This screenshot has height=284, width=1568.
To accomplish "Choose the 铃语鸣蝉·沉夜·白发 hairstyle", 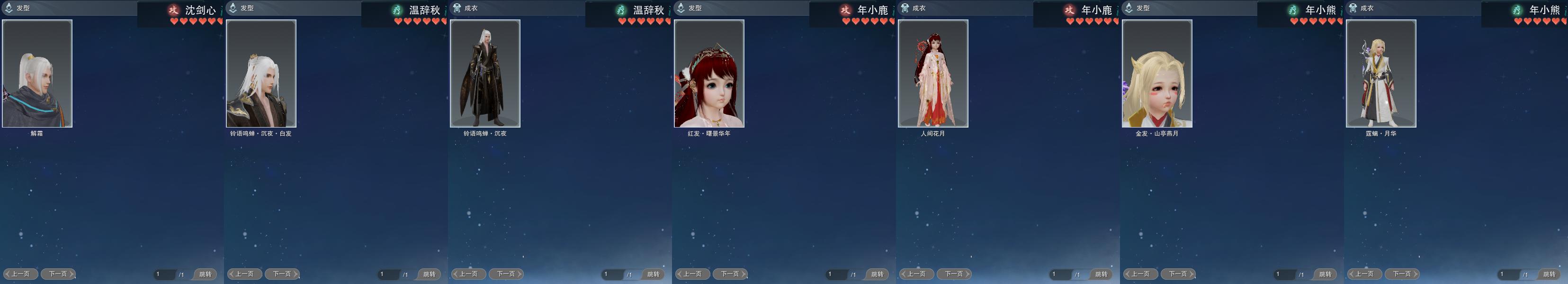I will point(261,73).
